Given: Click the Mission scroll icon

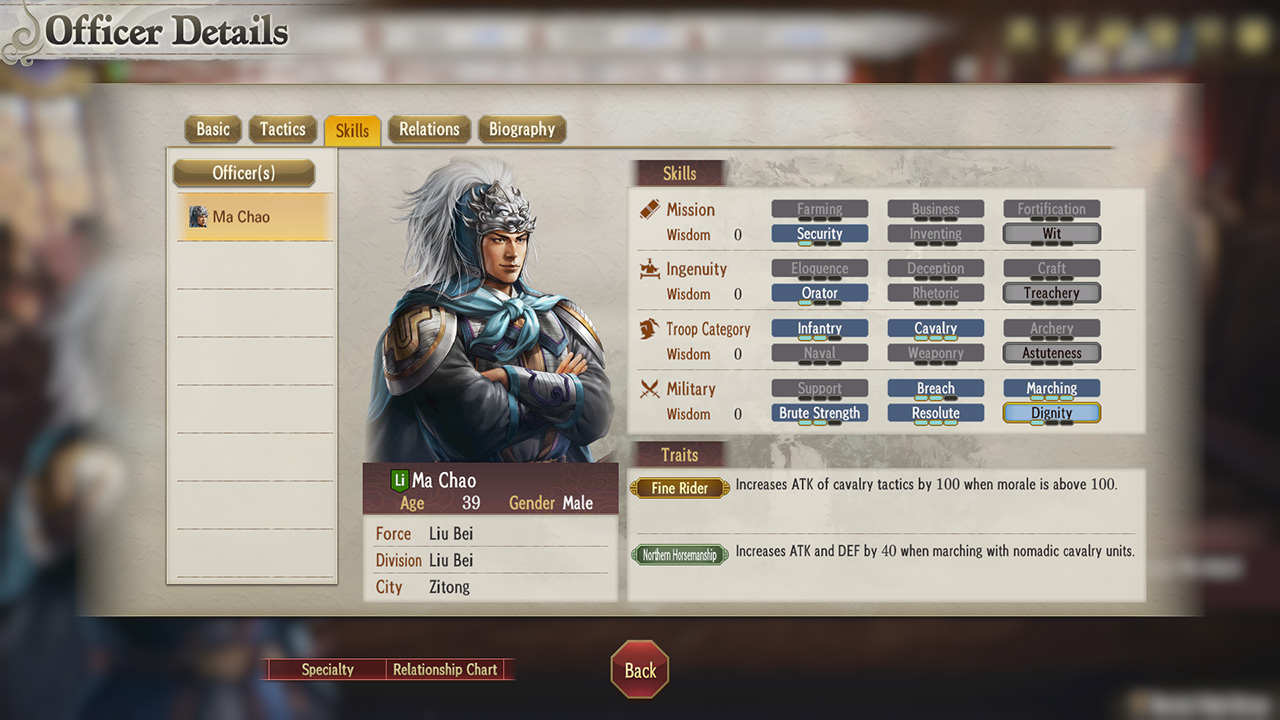Looking at the screenshot, I should 648,209.
